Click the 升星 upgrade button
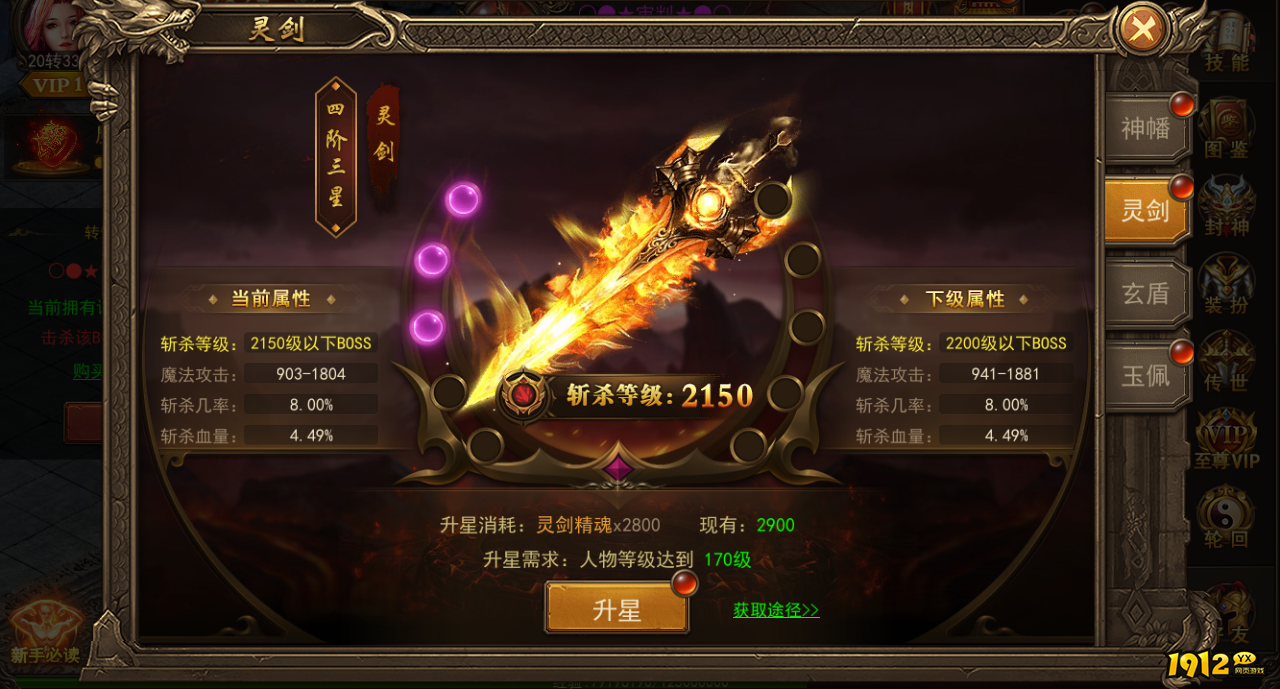1280x689 pixels. point(617,609)
